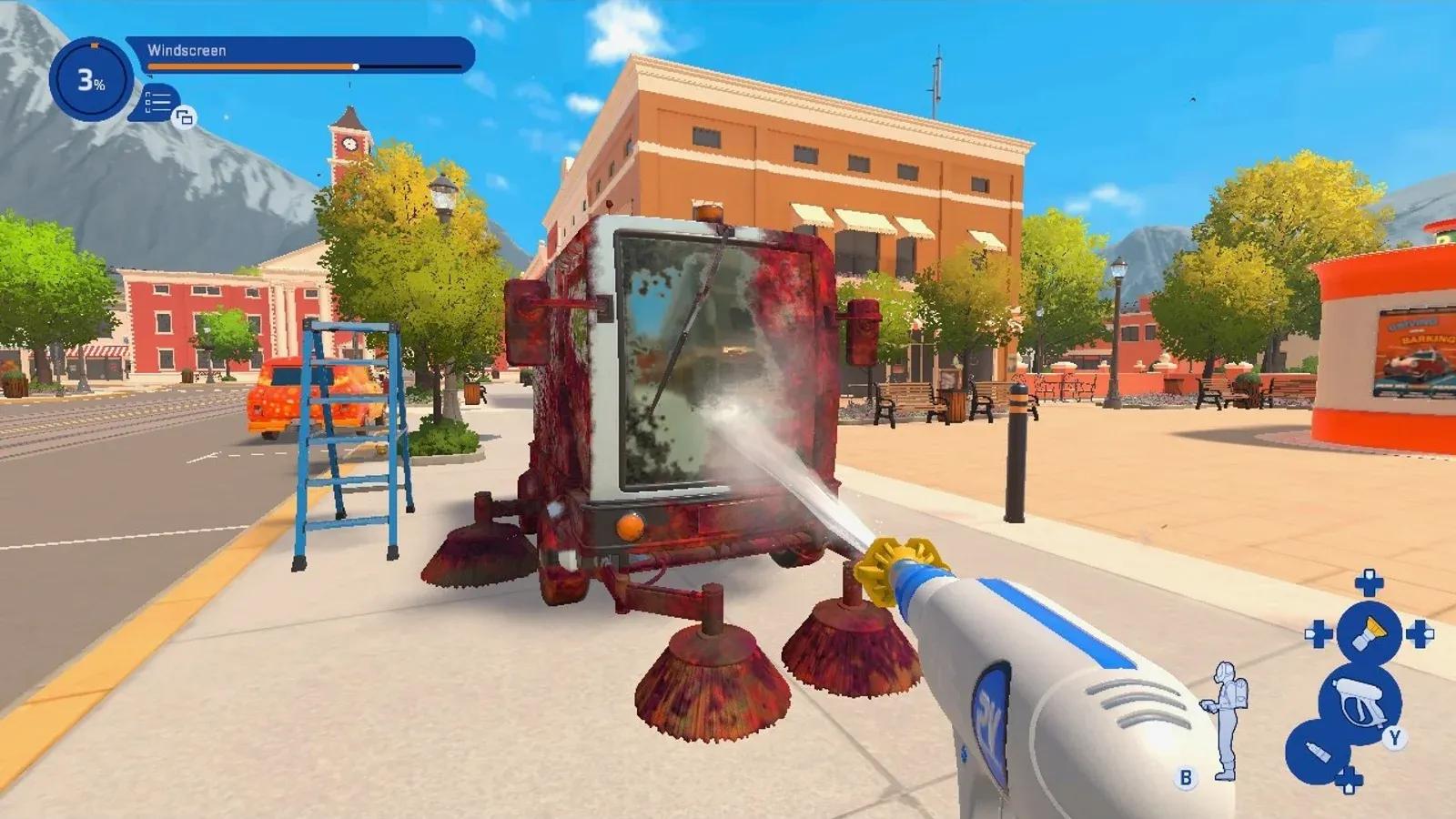Click the Y button circle near the washer icon
The width and height of the screenshot is (1456, 819).
click(x=1396, y=737)
